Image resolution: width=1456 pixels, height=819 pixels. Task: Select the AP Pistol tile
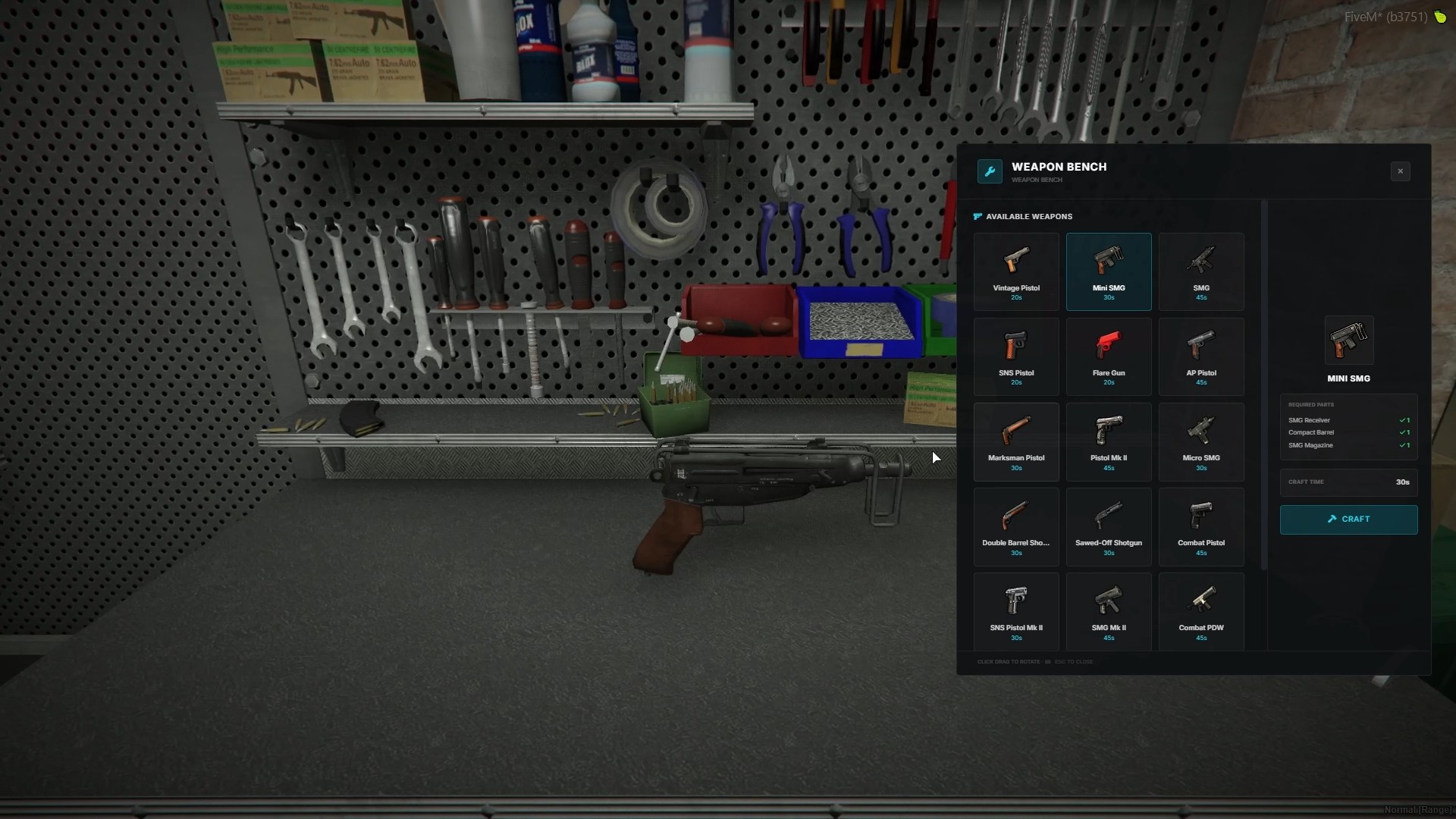[1201, 356]
